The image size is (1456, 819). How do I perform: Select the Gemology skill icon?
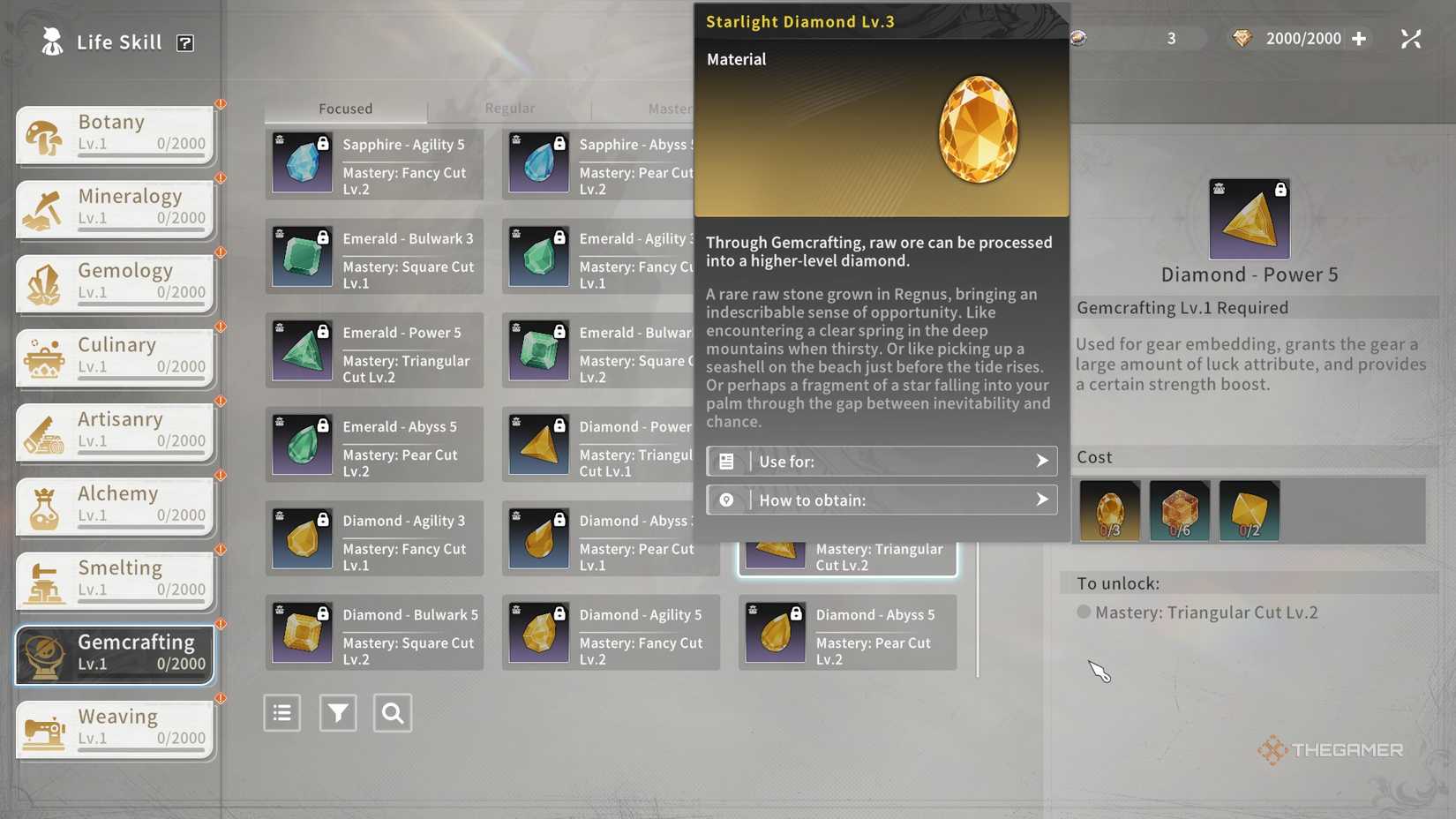(41, 282)
